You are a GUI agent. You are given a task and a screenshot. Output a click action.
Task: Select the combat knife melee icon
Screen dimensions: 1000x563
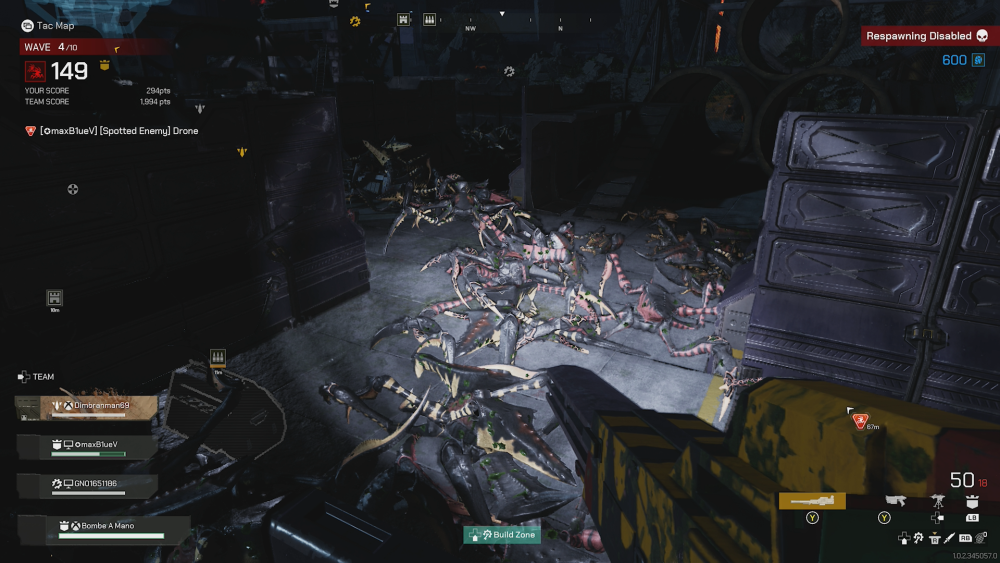point(949,538)
